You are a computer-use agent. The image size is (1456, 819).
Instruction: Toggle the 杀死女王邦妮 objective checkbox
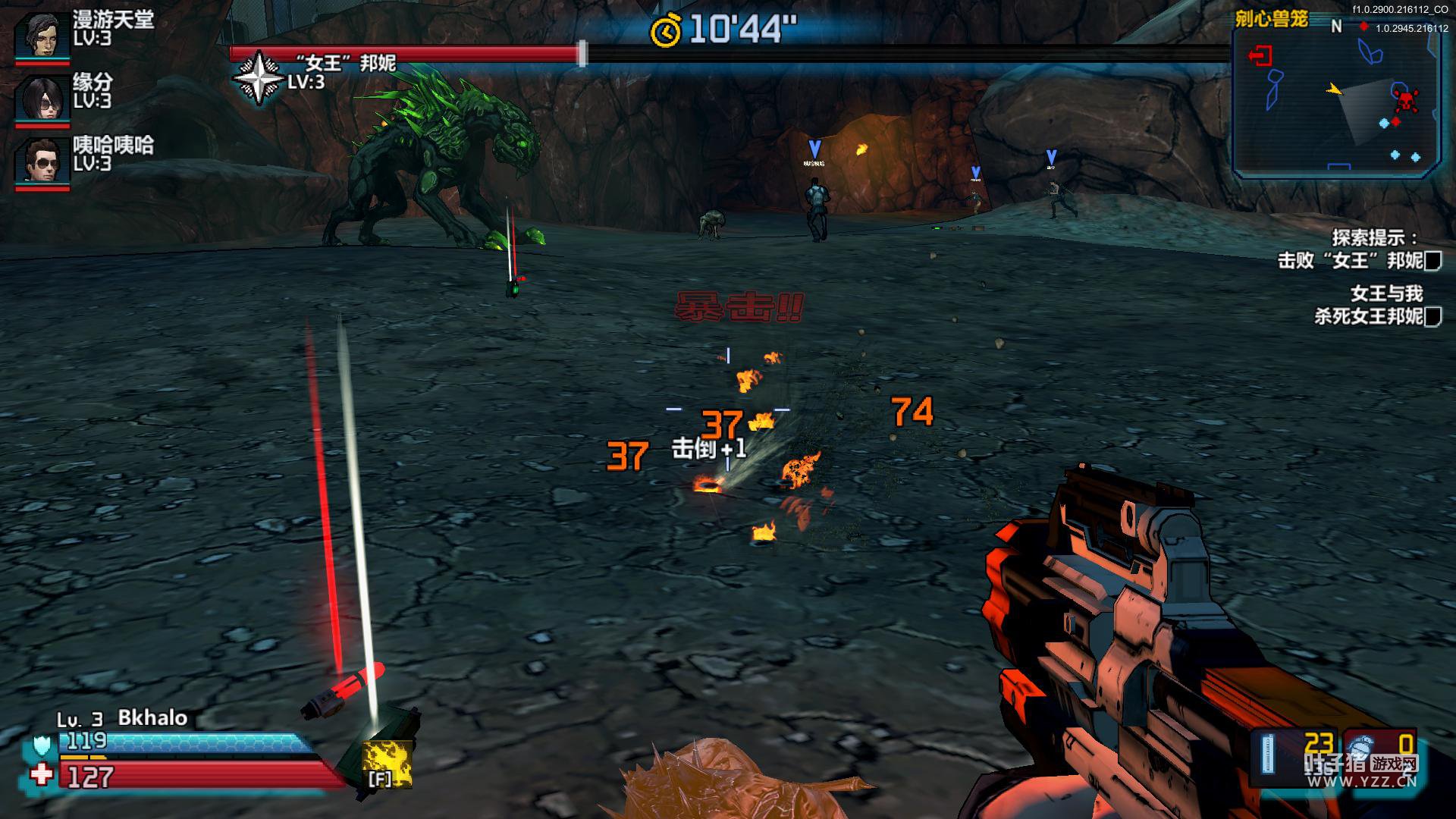(x=1432, y=317)
